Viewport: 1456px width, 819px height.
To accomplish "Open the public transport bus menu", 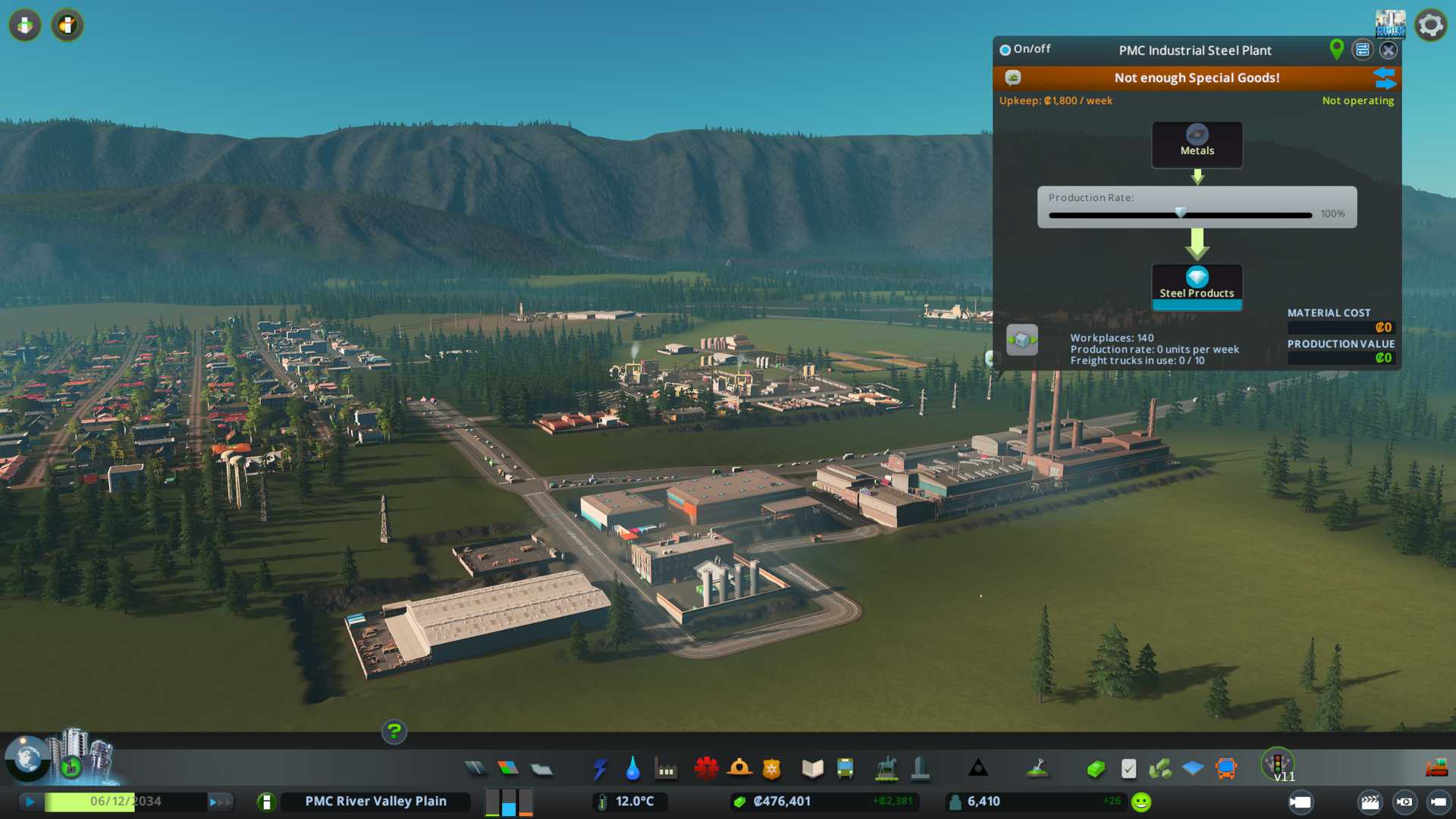I will click(845, 769).
